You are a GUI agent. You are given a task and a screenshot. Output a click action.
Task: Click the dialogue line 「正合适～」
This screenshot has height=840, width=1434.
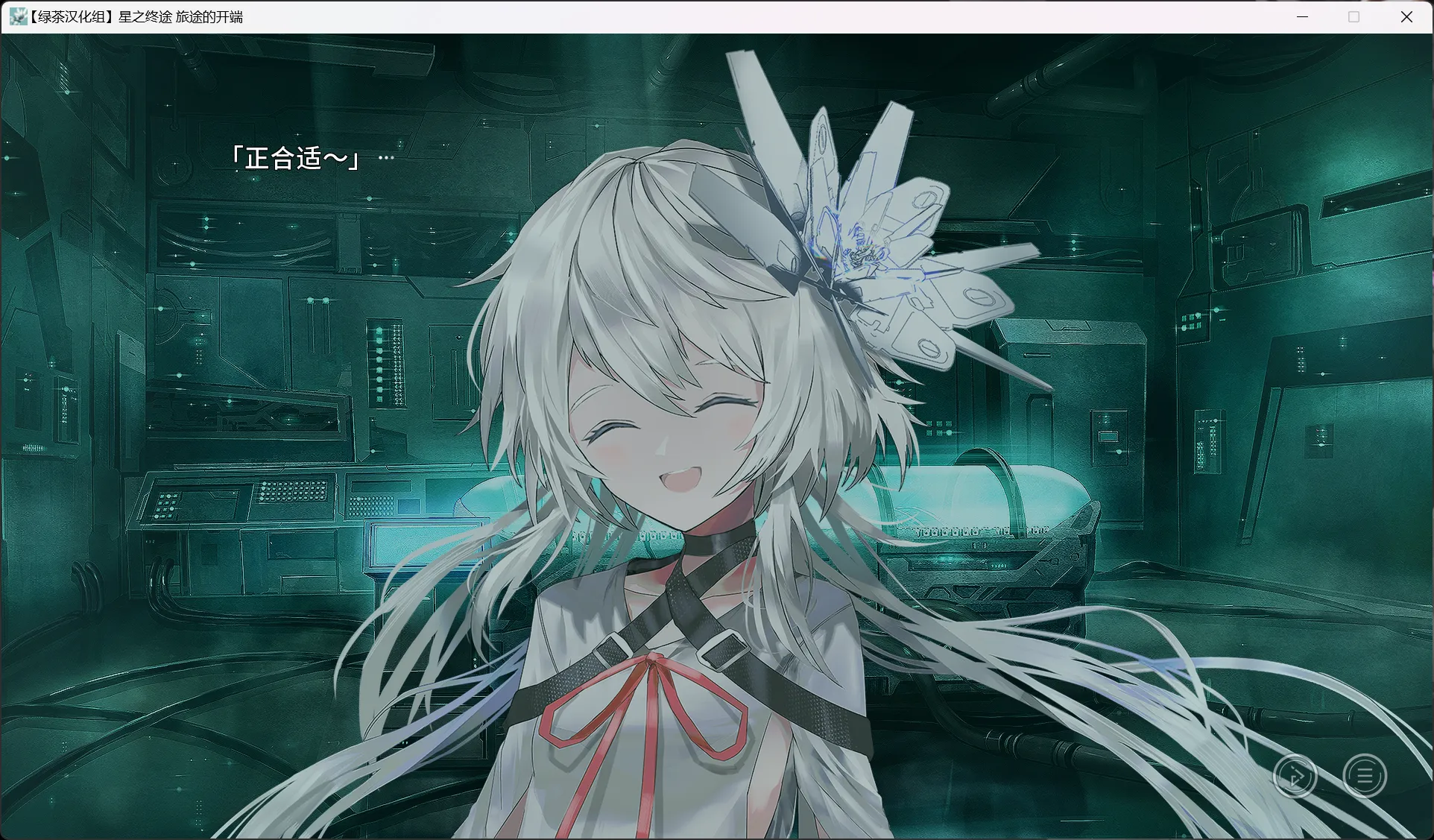coord(296,158)
